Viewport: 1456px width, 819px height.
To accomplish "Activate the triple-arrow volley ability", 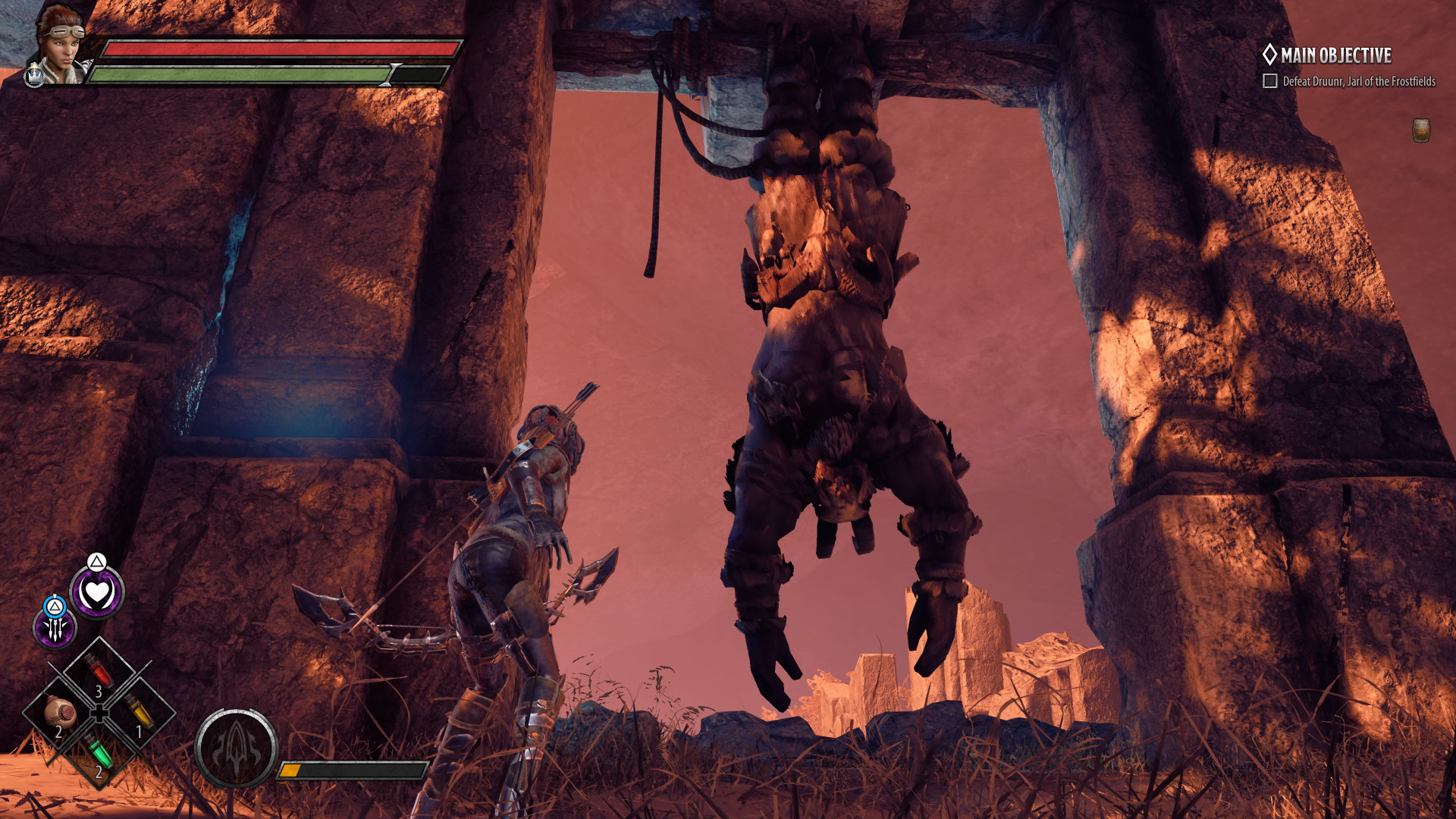I will click(x=55, y=628).
